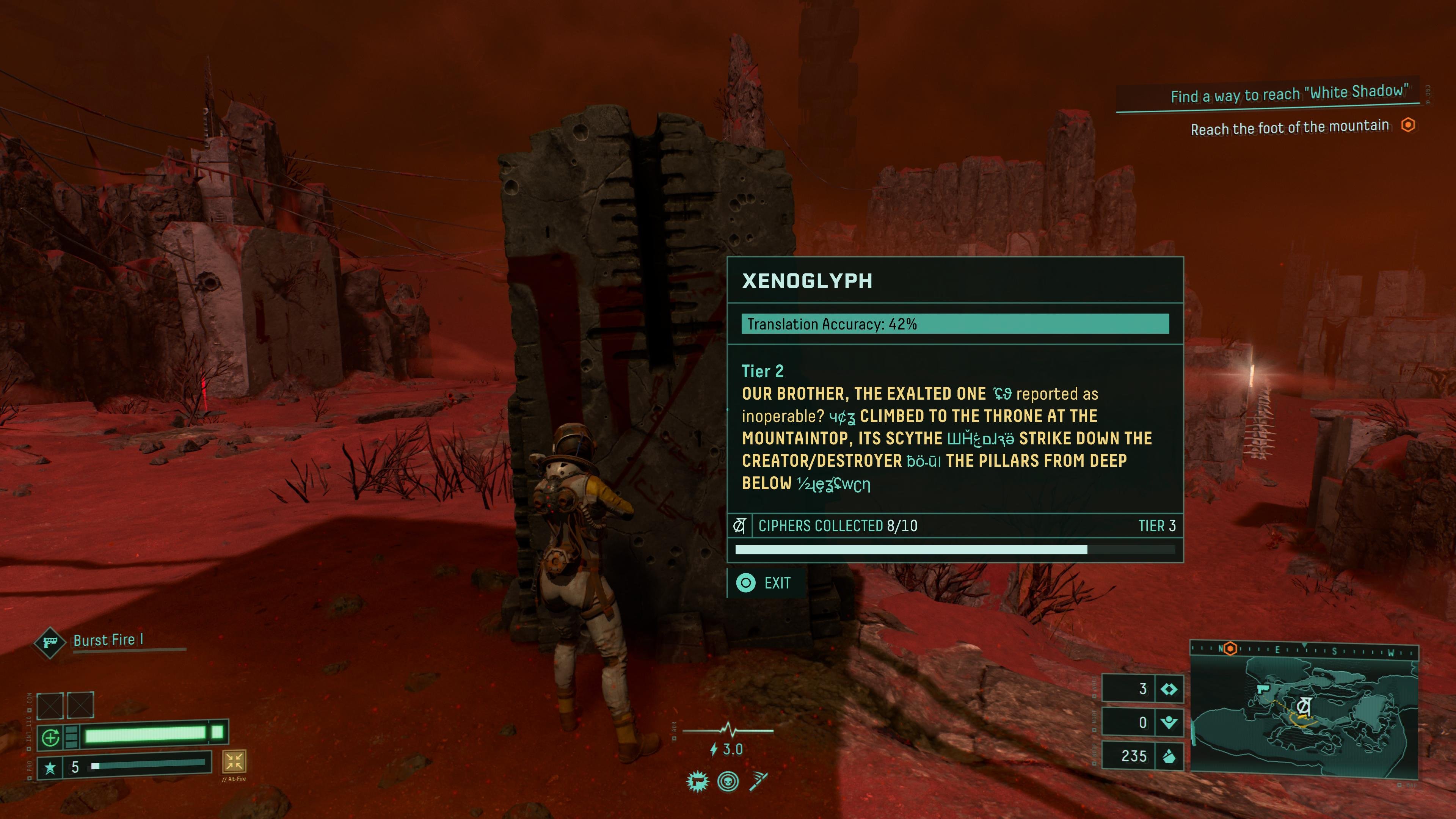Viewport: 1456px width, 819px height.
Task: Click the orange marker on the compass strip
Action: [x=1230, y=649]
